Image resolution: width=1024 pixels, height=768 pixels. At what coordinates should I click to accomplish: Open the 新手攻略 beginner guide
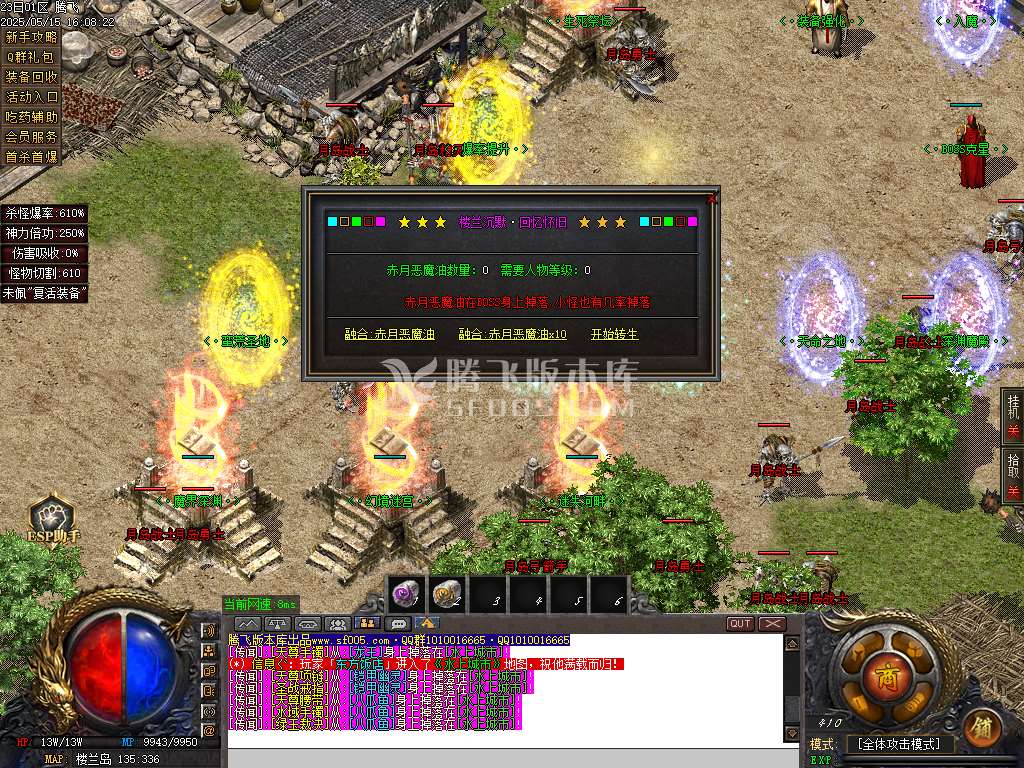pyautogui.click(x=31, y=37)
